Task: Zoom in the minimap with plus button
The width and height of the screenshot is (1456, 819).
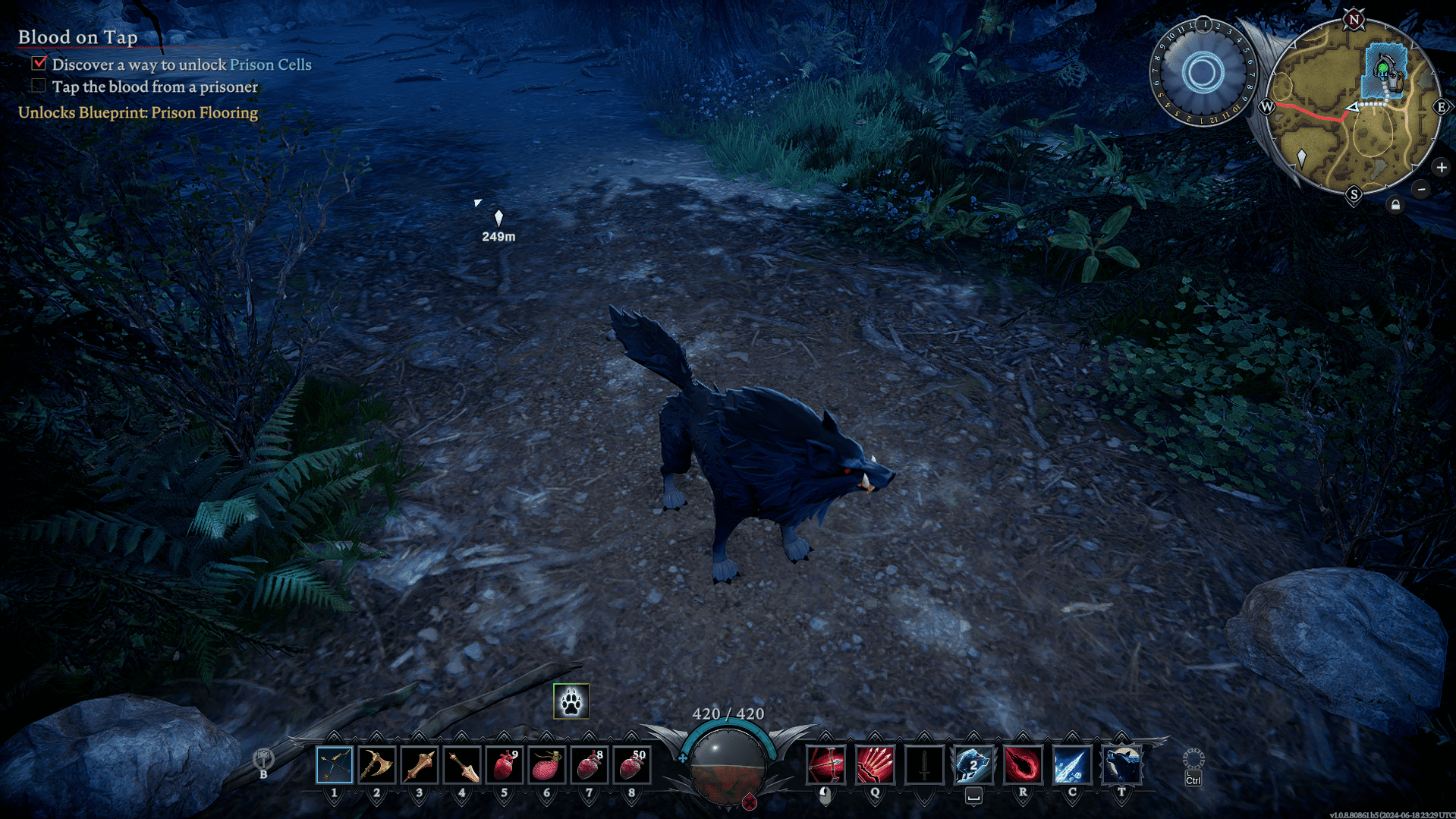Action: click(1441, 166)
